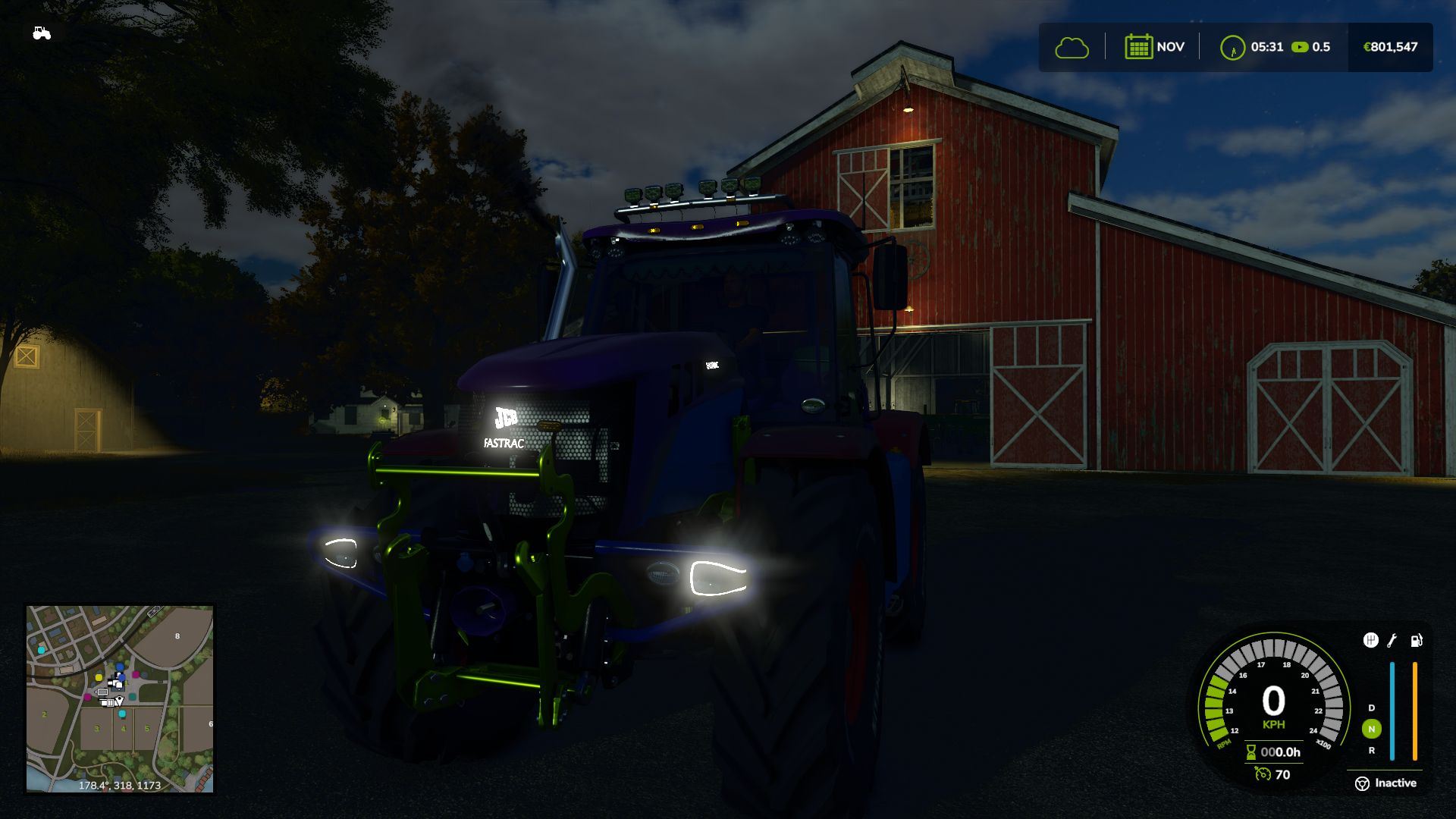Click the highlighted N neutral gear indicator
Screen dimensions: 1456x819
pyautogui.click(x=1371, y=729)
